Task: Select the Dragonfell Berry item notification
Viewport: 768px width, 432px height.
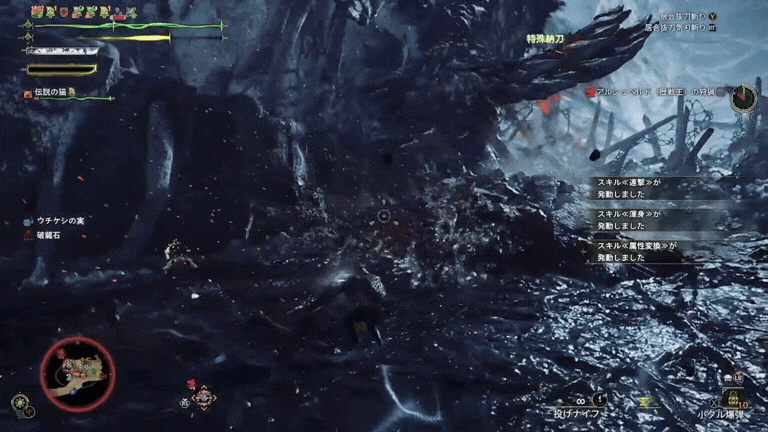Action: tap(48, 236)
